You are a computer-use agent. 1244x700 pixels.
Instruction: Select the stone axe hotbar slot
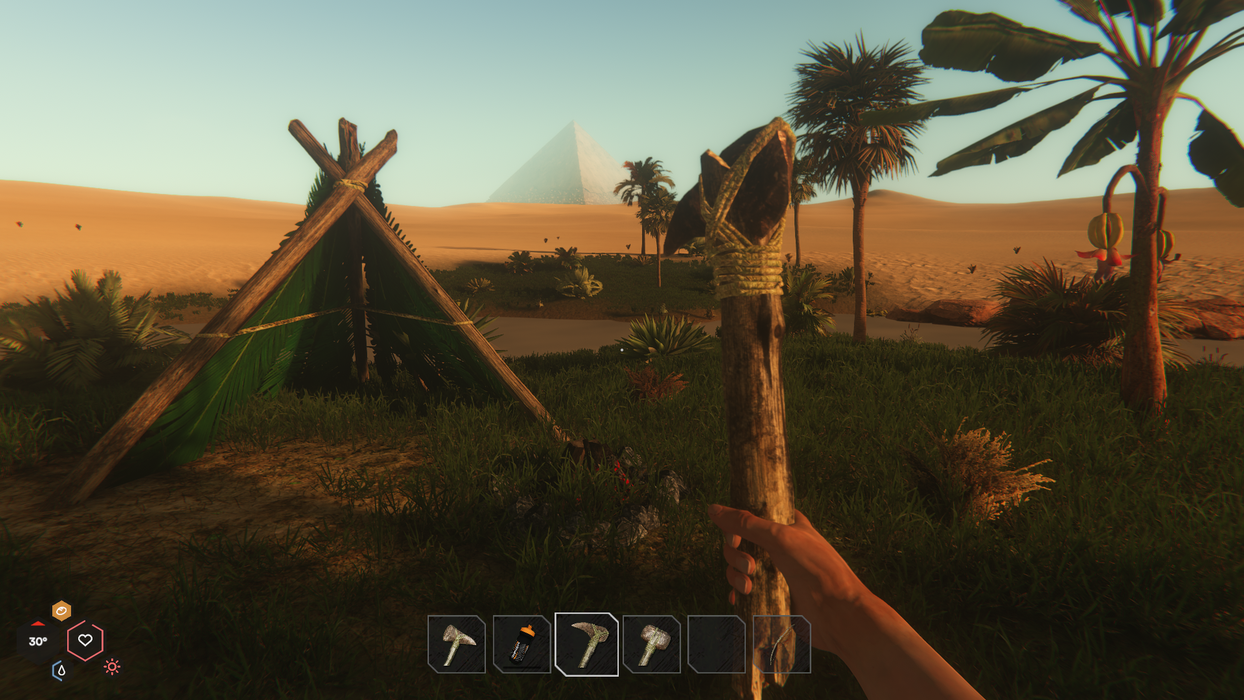pyautogui.click(x=456, y=644)
